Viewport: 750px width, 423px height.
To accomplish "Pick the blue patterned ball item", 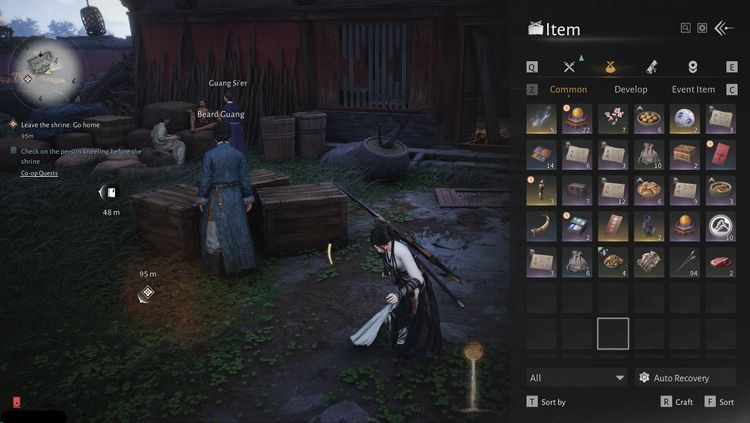I will pos(684,119).
